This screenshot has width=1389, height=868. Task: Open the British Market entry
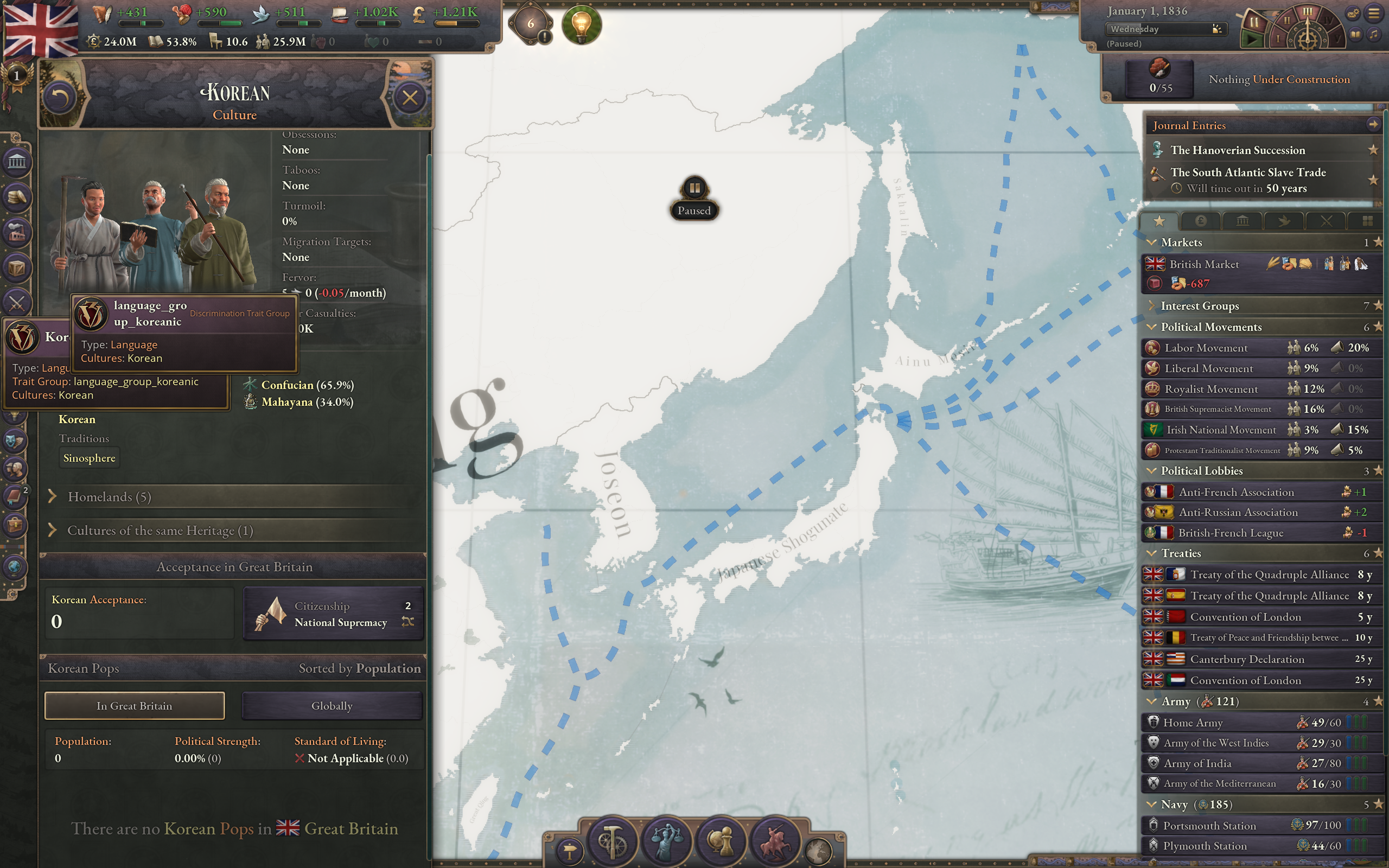click(1203, 264)
